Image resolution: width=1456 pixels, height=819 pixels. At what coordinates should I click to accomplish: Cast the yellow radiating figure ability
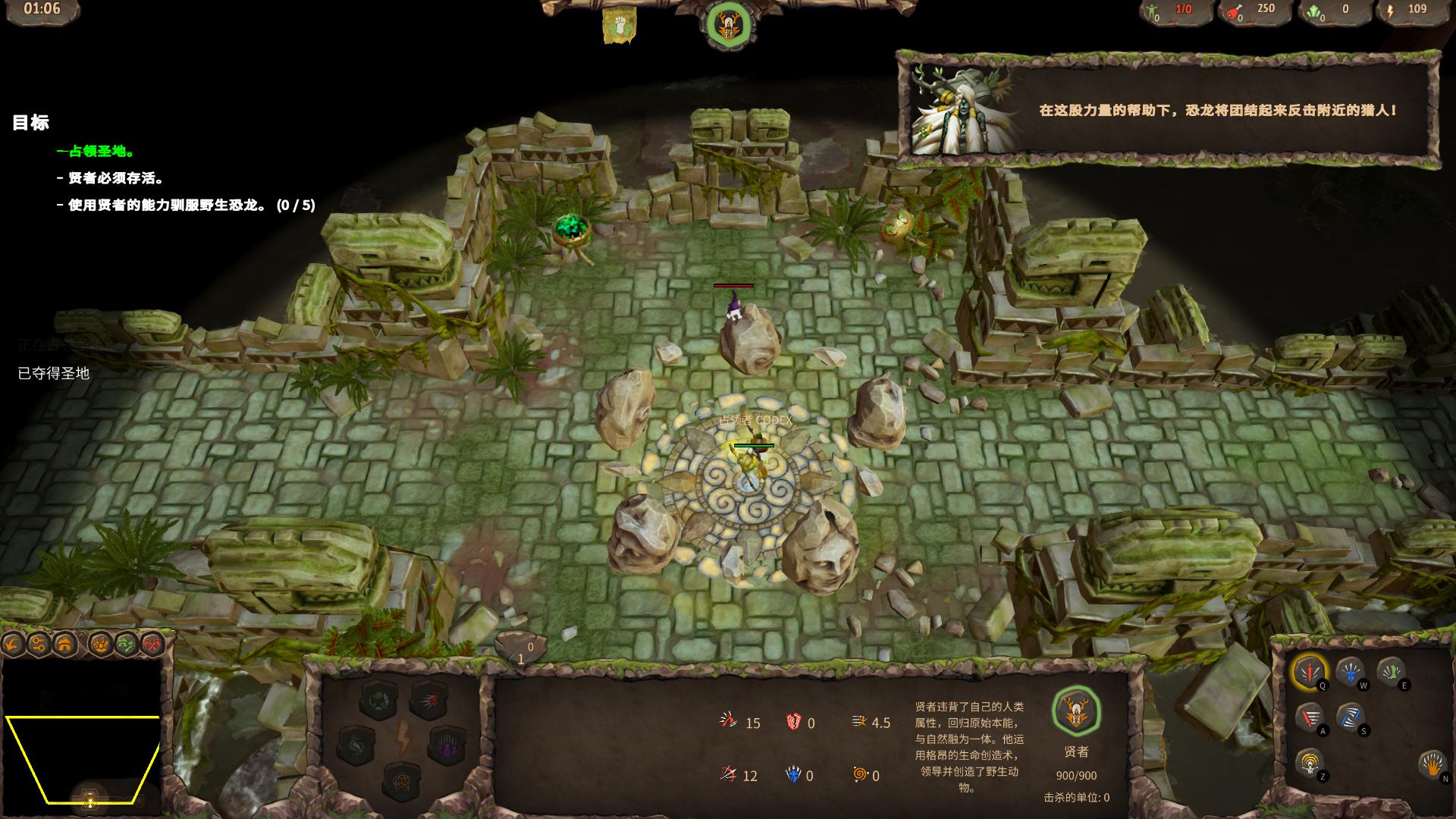coord(1310,762)
